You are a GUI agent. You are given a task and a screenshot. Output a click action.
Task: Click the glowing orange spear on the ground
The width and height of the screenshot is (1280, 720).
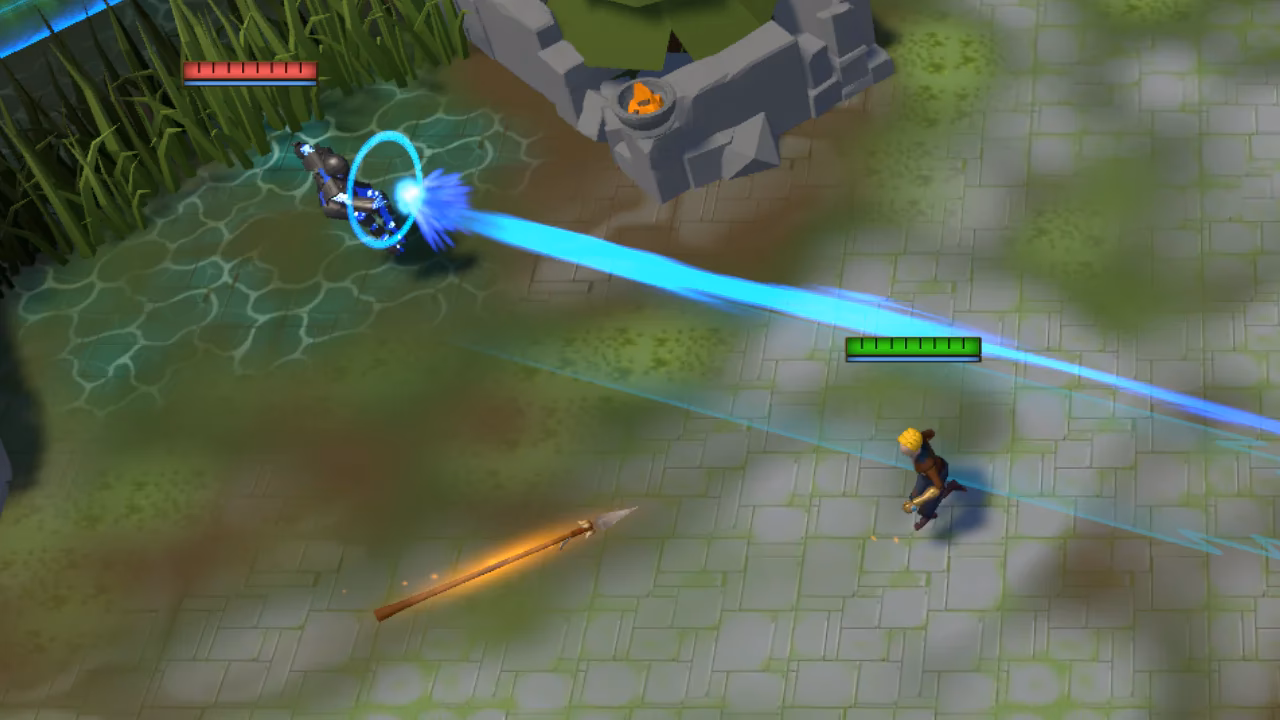click(x=510, y=570)
